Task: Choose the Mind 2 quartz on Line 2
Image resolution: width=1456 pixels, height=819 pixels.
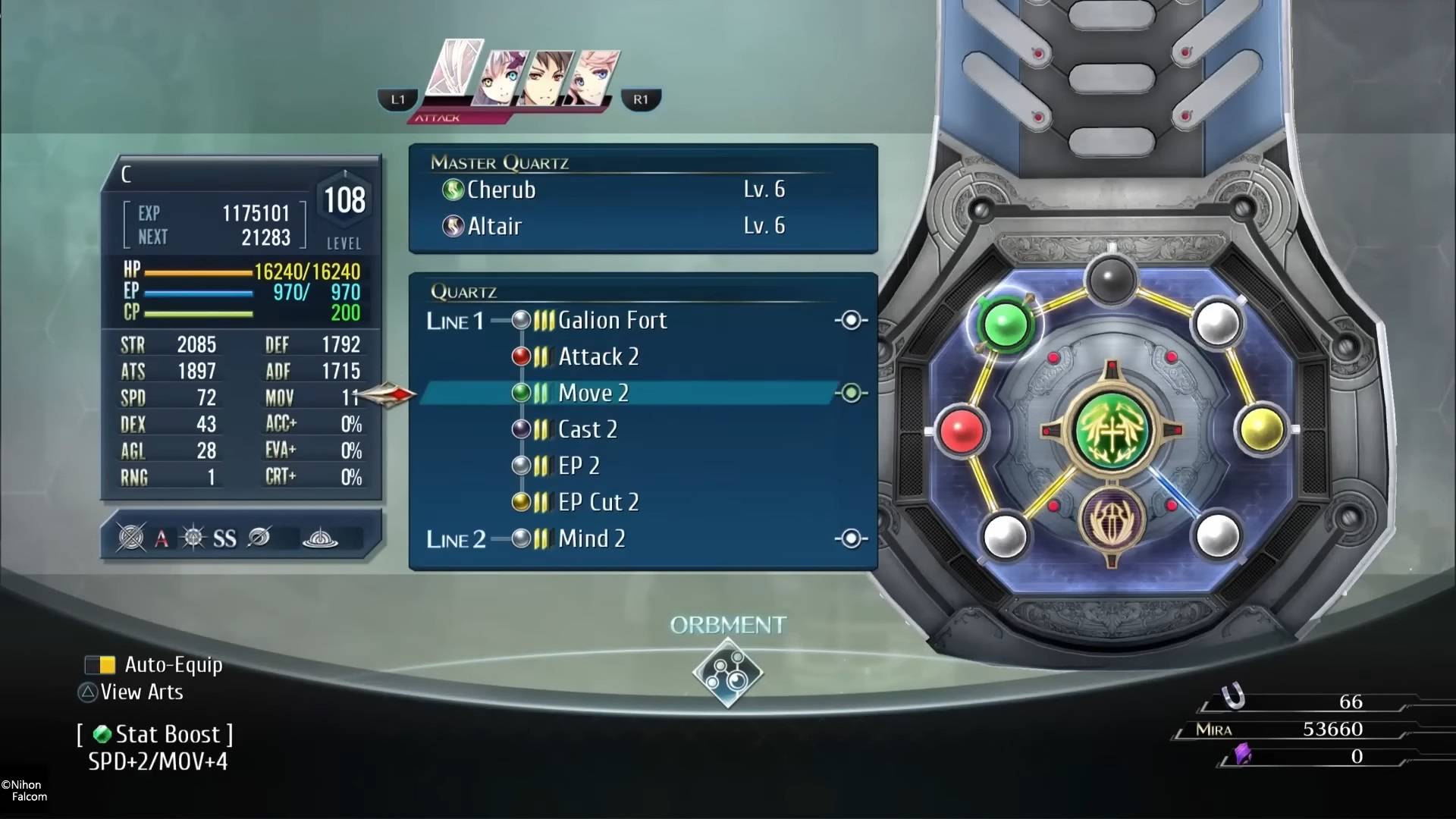Action: tap(591, 539)
